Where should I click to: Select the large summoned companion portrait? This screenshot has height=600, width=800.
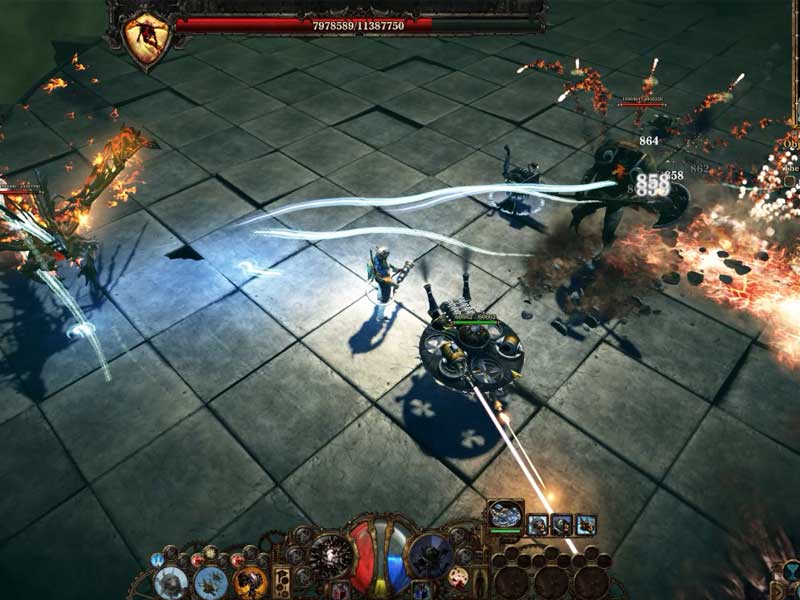506,515
